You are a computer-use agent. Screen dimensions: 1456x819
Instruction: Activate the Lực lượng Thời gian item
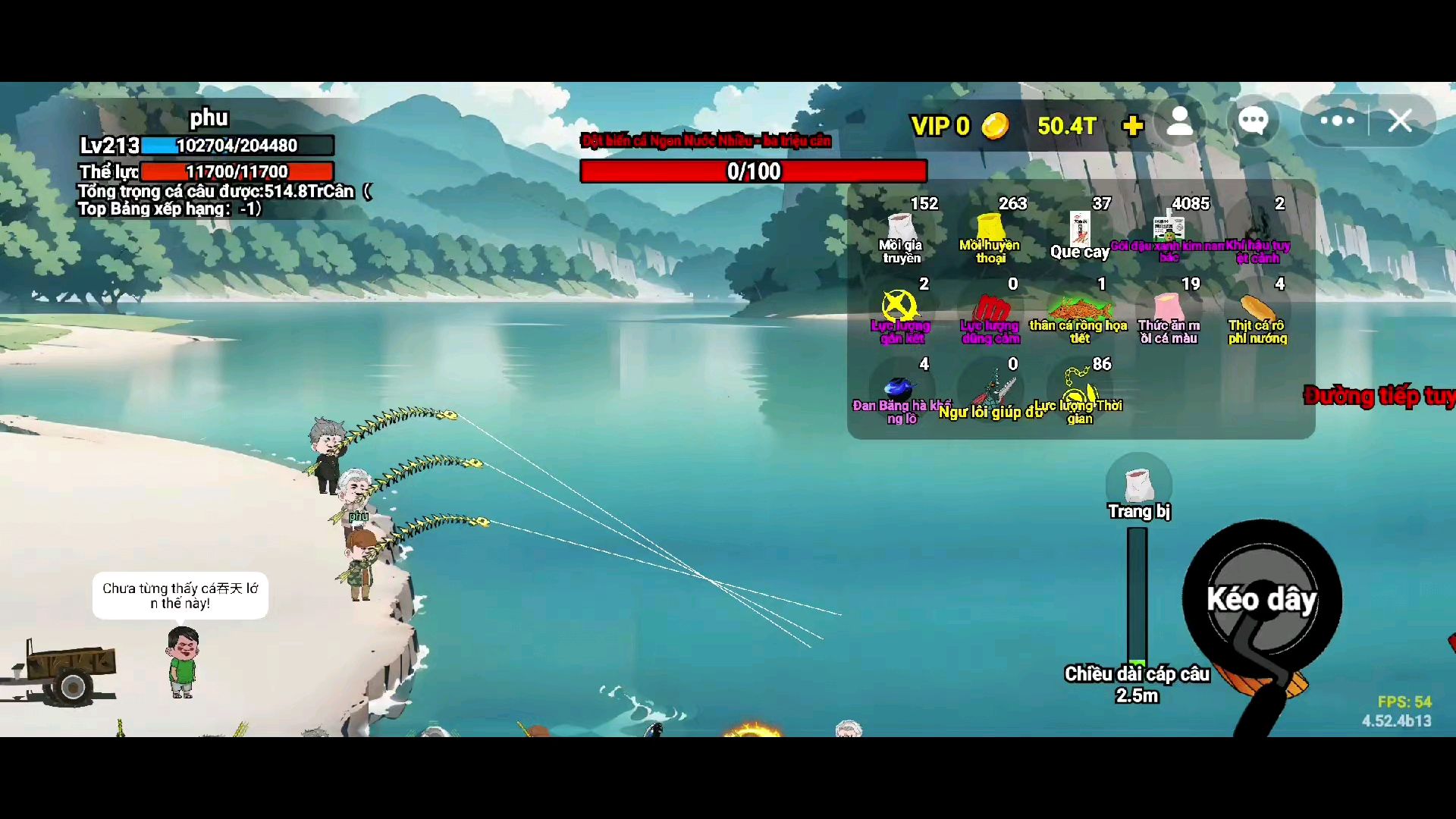pyautogui.click(x=1079, y=391)
